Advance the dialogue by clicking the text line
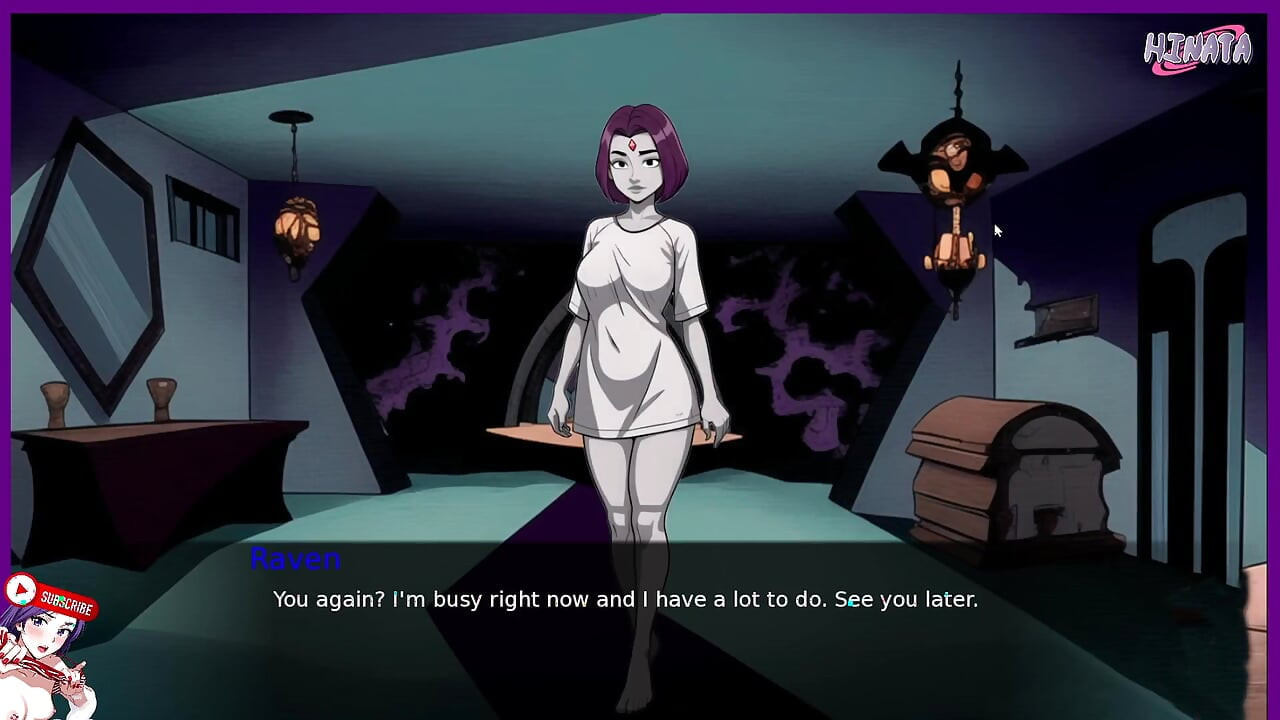Viewport: 1280px width, 720px height. [x=627, y=600]
